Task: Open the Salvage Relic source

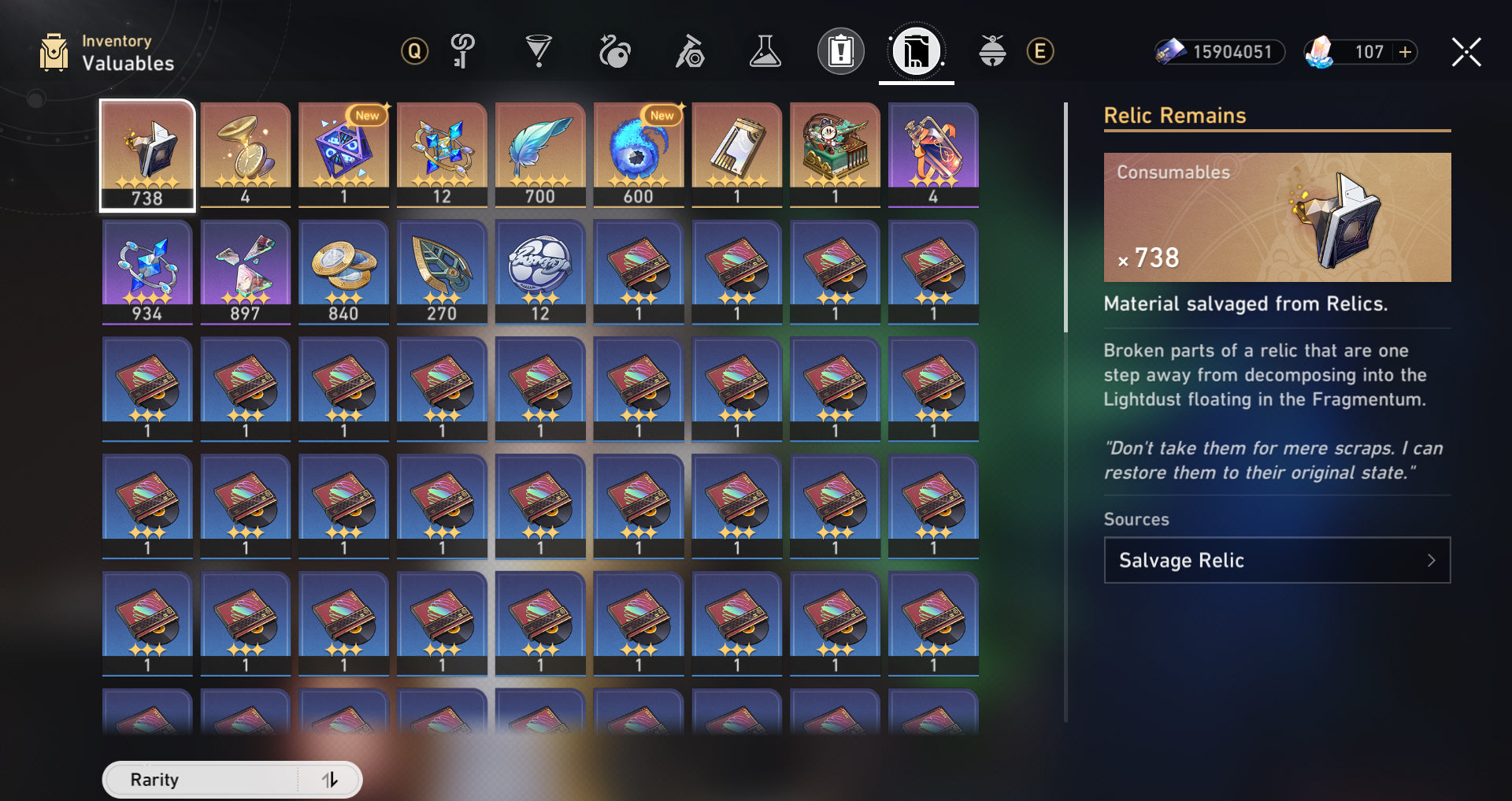Action: (1277, 560)
